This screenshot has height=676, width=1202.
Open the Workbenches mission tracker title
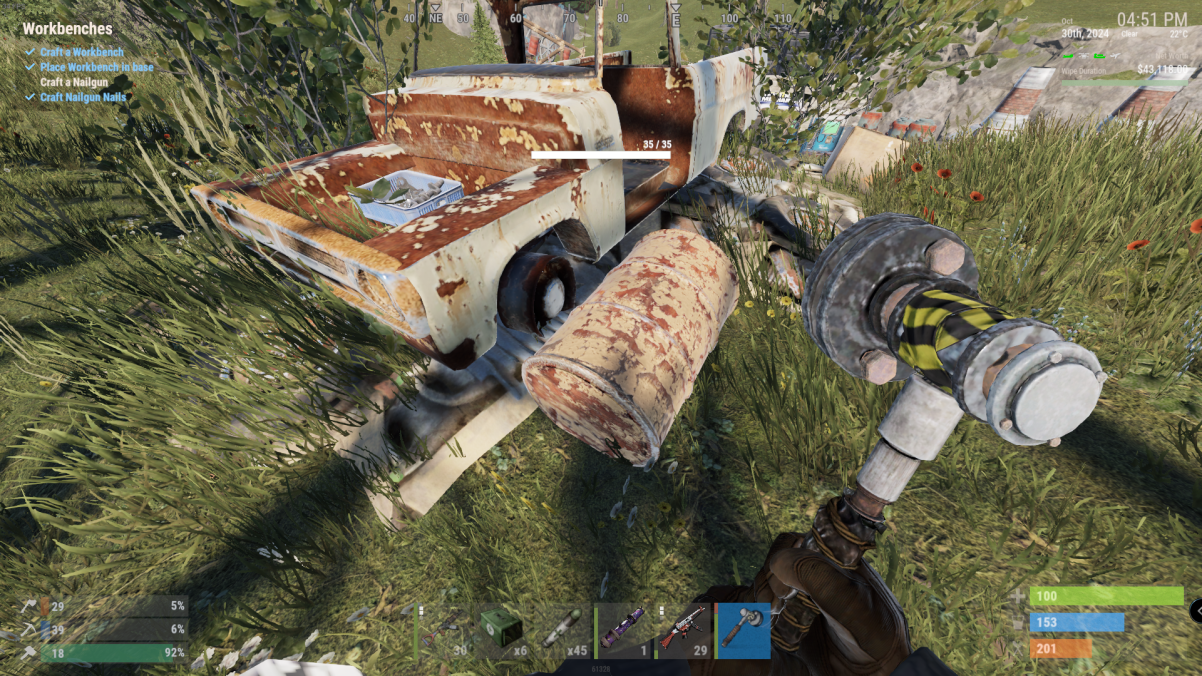(x=67, y=29)
